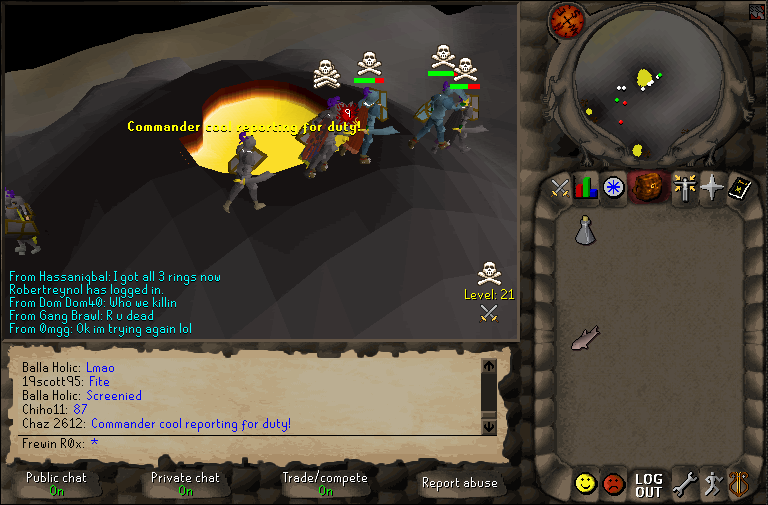This screenshot has height=505, width=768.
Task: Open the quest journal blue star tab
Action: 612,188
